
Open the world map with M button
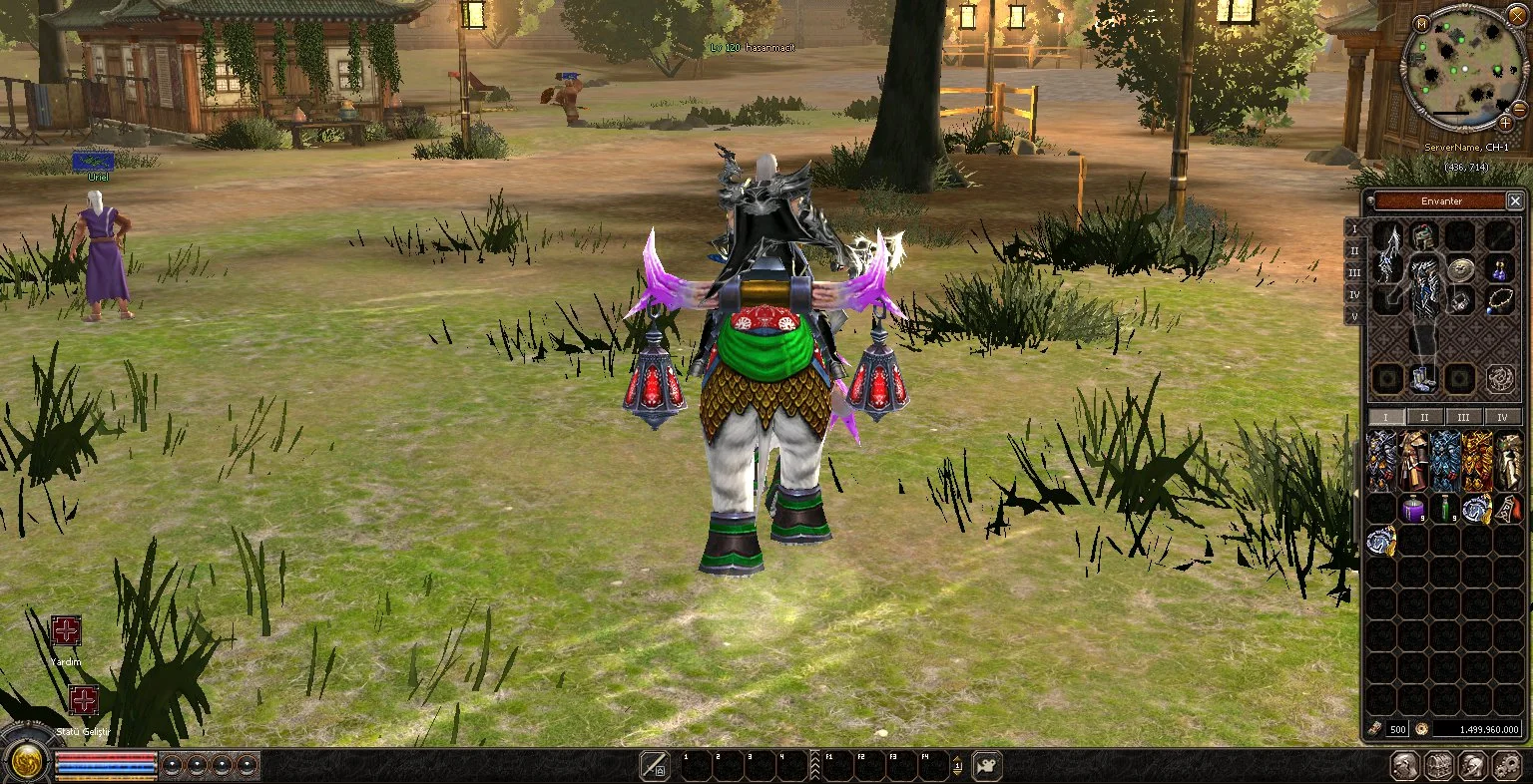click(1421, 23)
